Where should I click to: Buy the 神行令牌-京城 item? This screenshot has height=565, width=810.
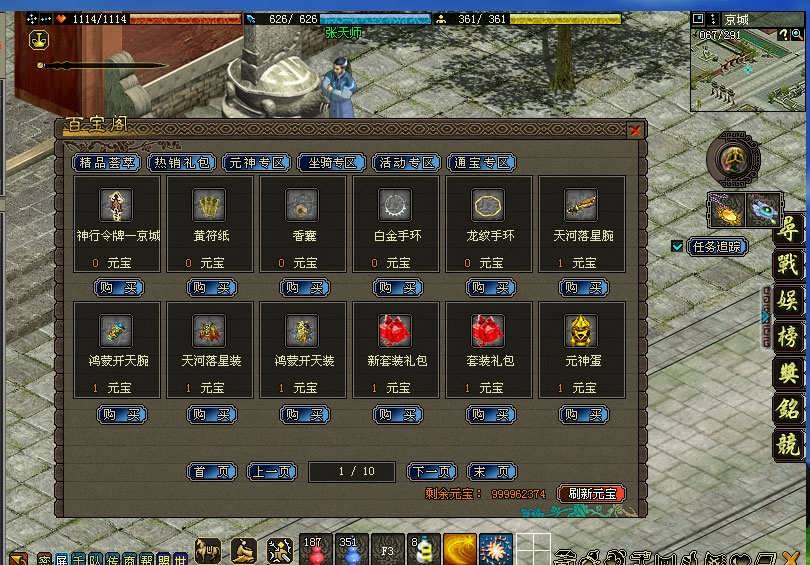[x=119, y=288]
